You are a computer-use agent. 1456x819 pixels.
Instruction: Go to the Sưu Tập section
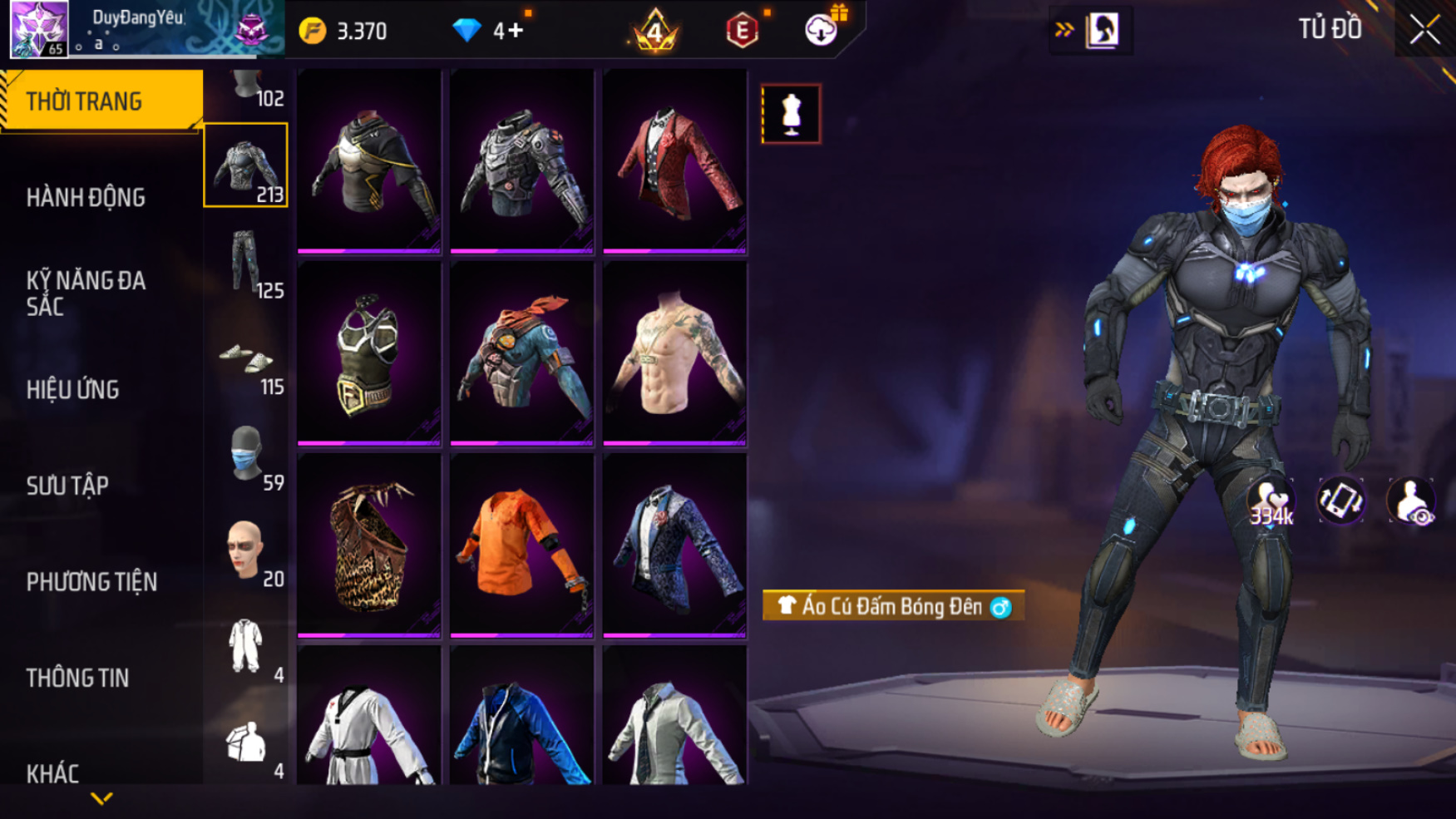click(67, 486)
